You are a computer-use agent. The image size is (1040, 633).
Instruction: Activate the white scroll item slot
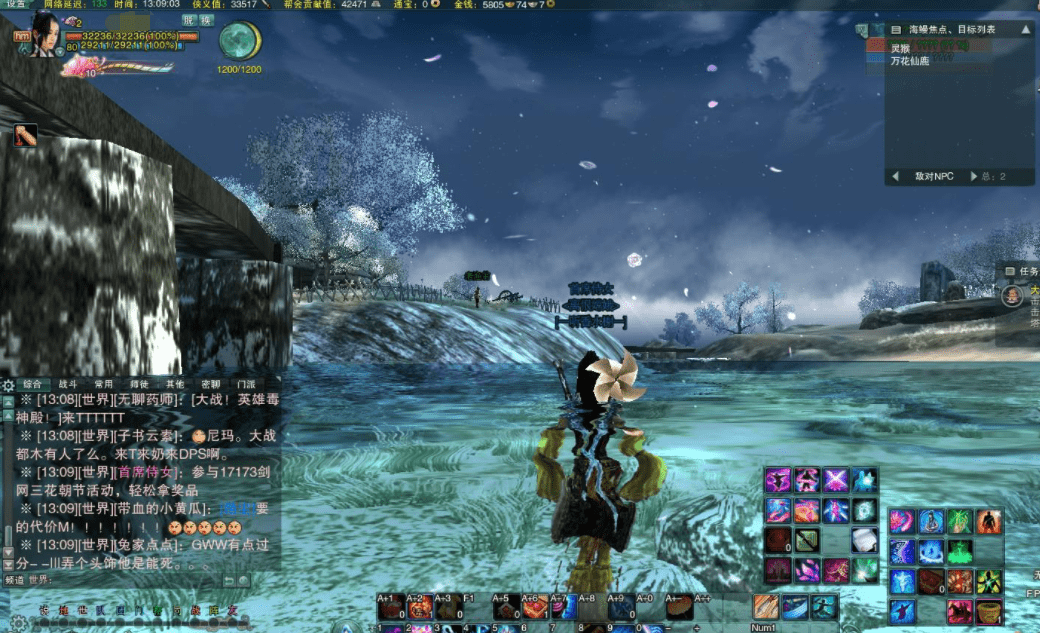point(864,540)
